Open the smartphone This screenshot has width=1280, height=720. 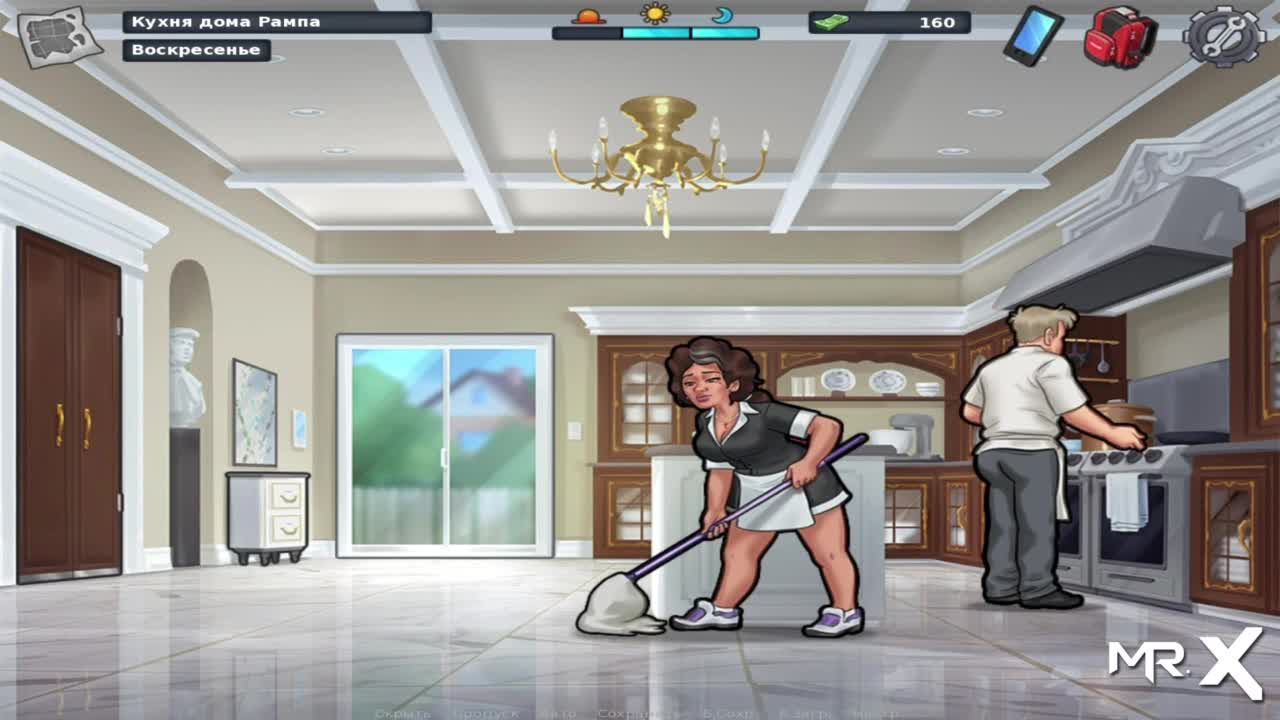pyautogui.click(x=1033, y=36)
